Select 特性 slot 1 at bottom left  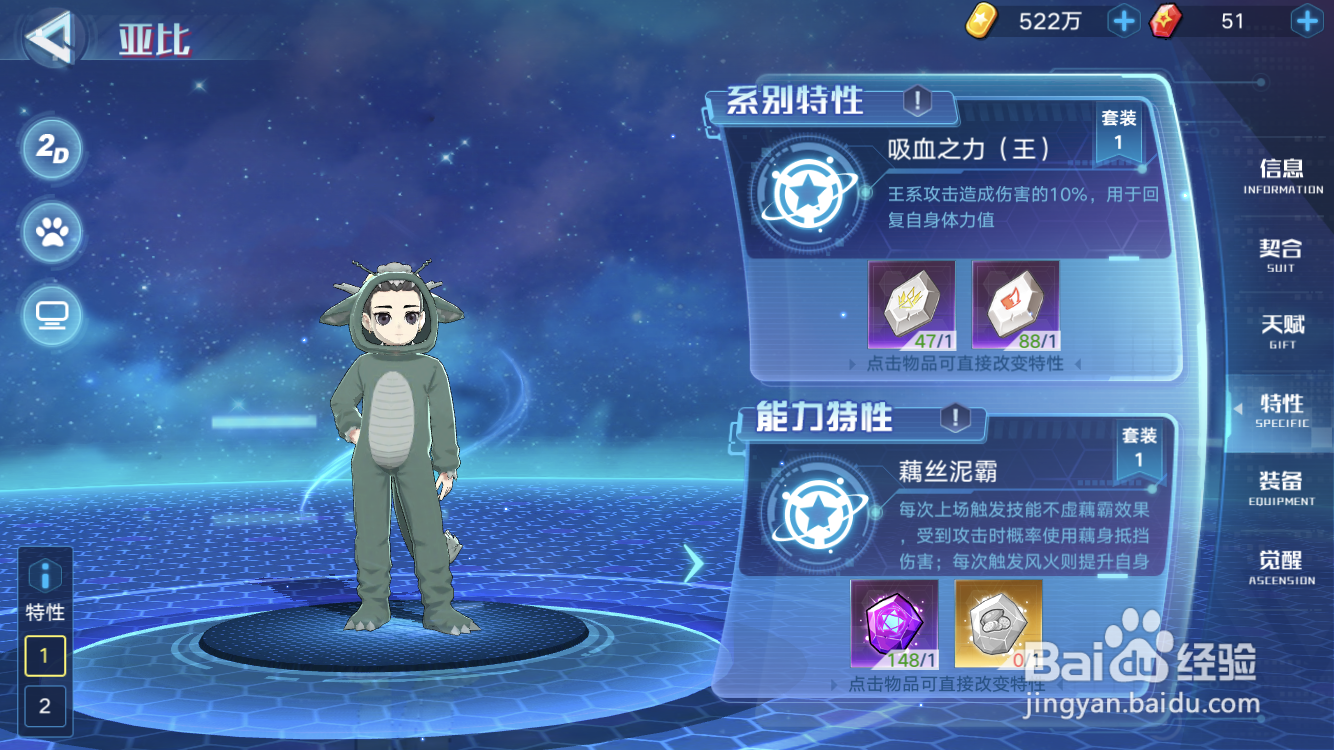coord(44,657)
